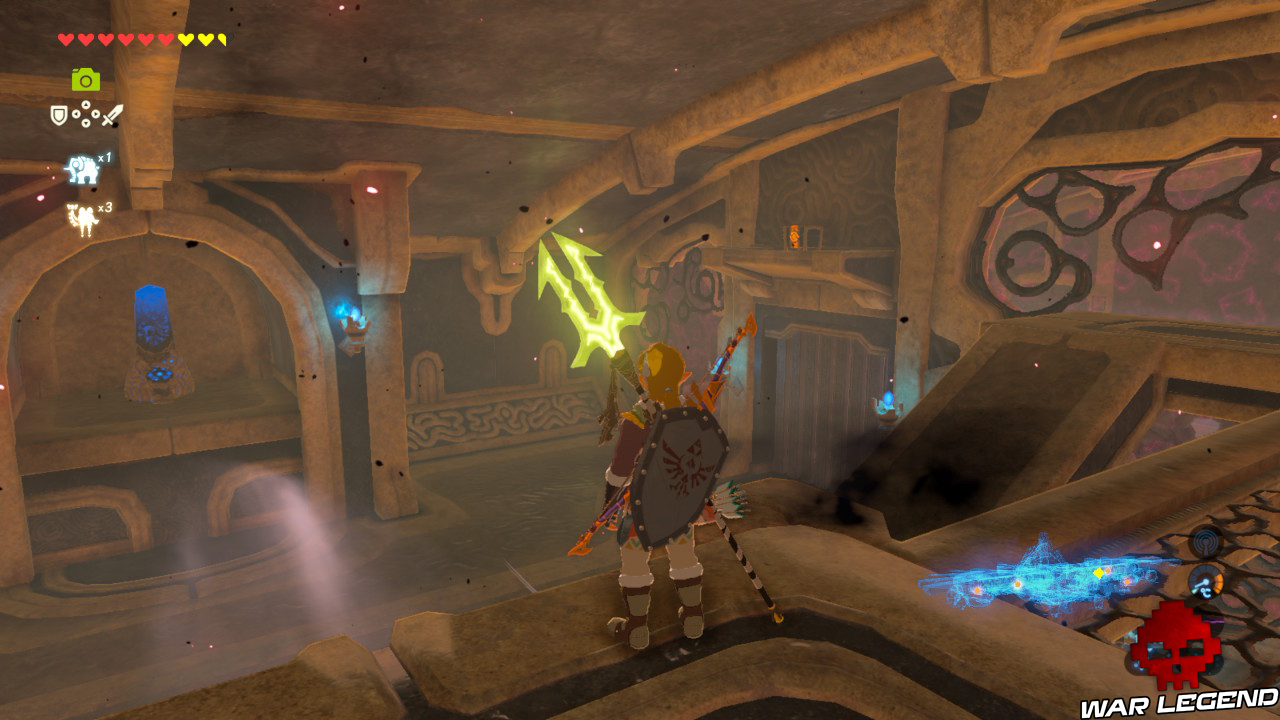Click the sword icon right of the d-pad

(x=110, y=114)
